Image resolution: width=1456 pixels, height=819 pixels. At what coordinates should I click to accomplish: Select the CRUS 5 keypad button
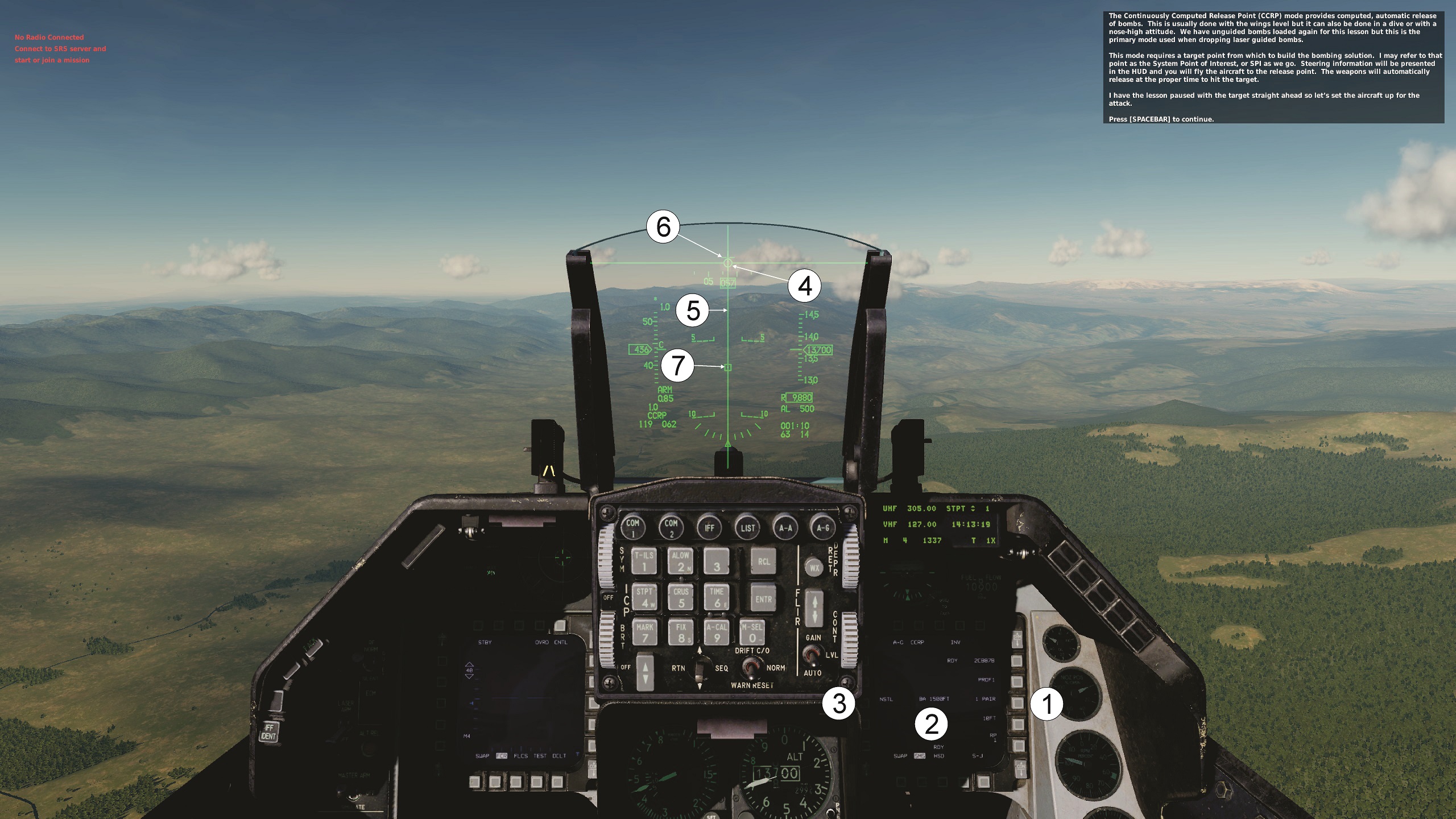(681, 597)
